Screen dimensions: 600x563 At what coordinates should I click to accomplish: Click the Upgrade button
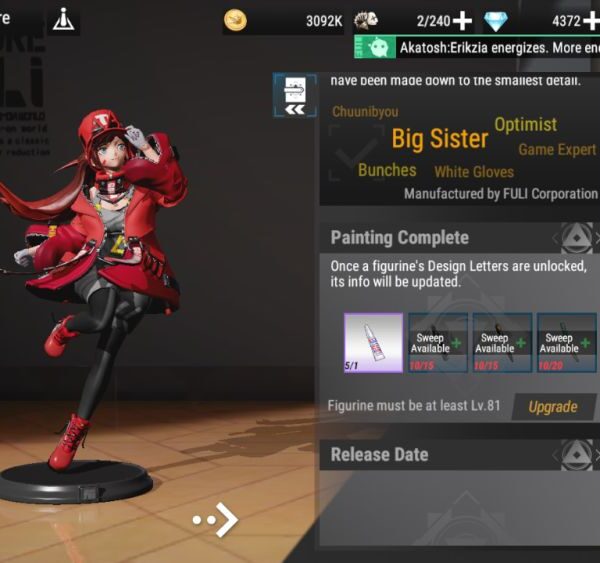click(x=552, y=407)
